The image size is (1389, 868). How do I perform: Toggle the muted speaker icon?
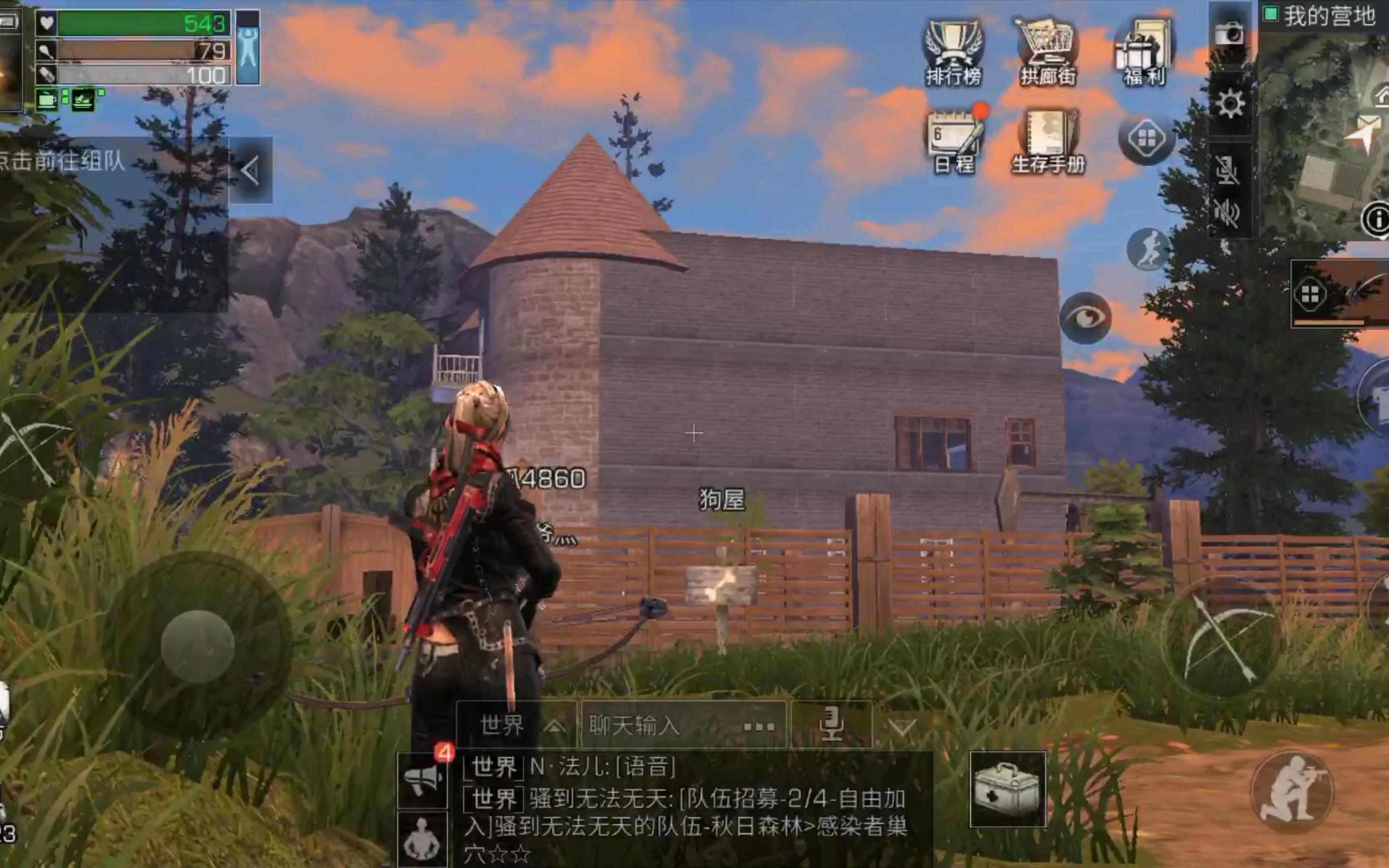(1227, 213)
